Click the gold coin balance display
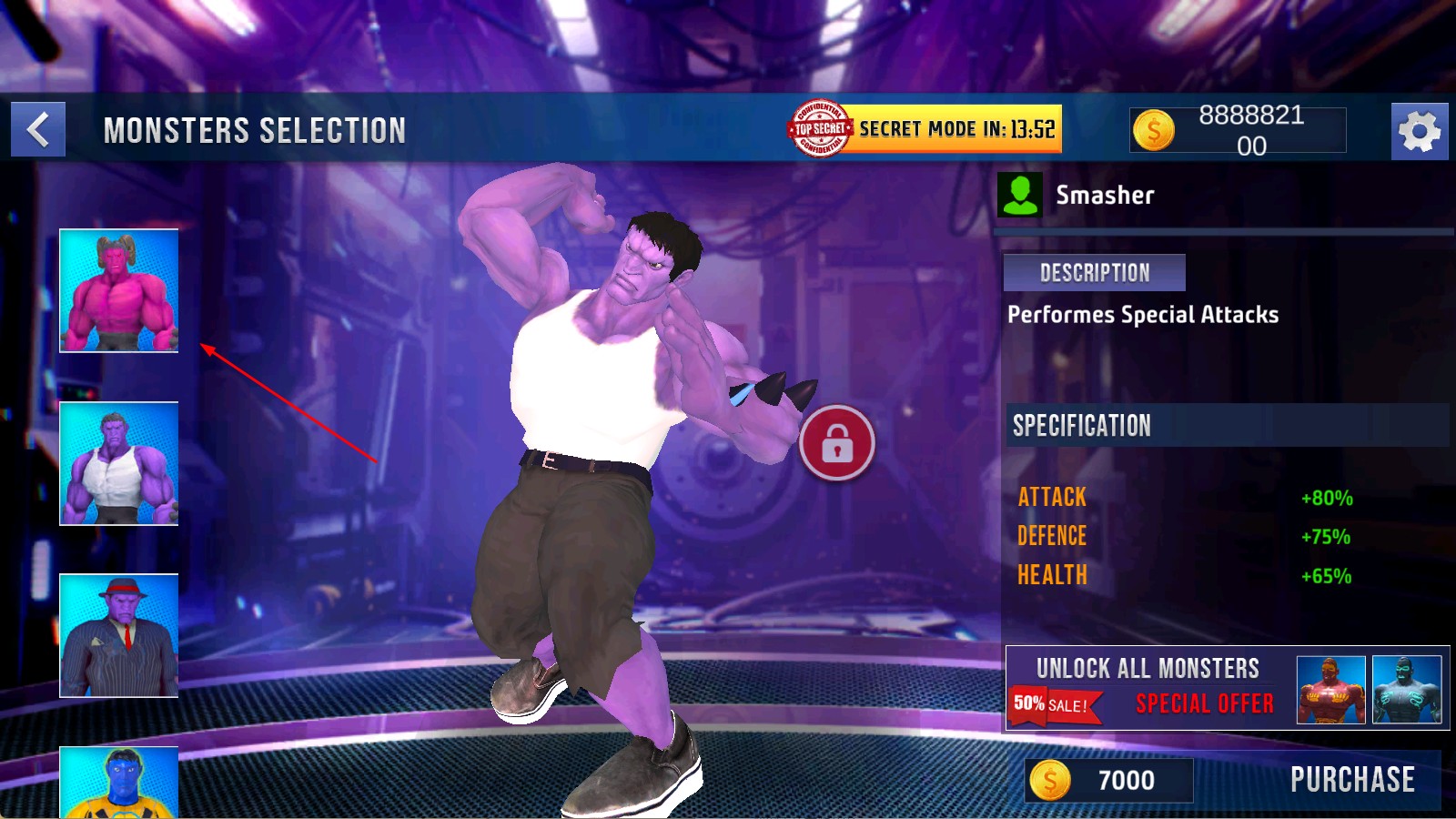The image size is (1456, 819). 1238,130
